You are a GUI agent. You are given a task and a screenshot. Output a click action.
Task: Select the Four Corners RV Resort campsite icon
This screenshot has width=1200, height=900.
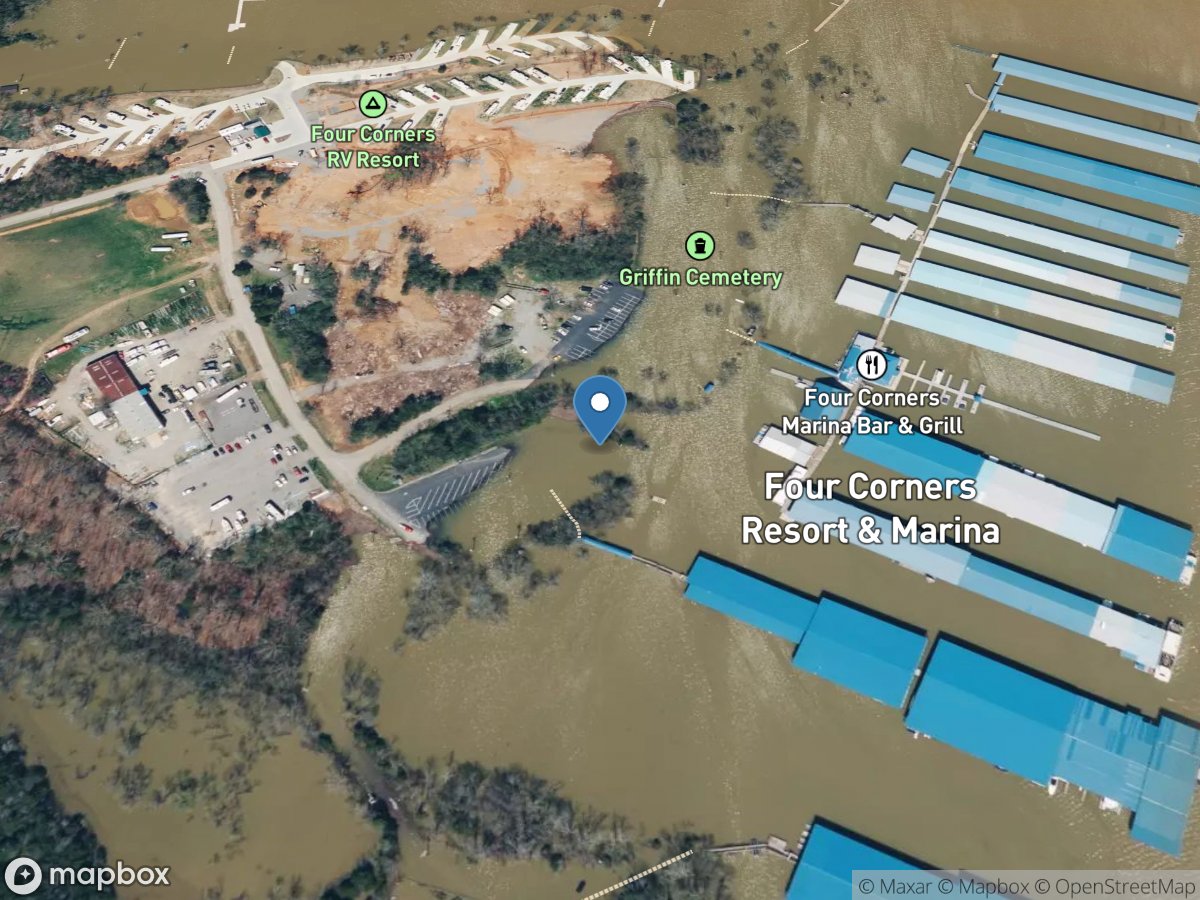tap(372, 103)
